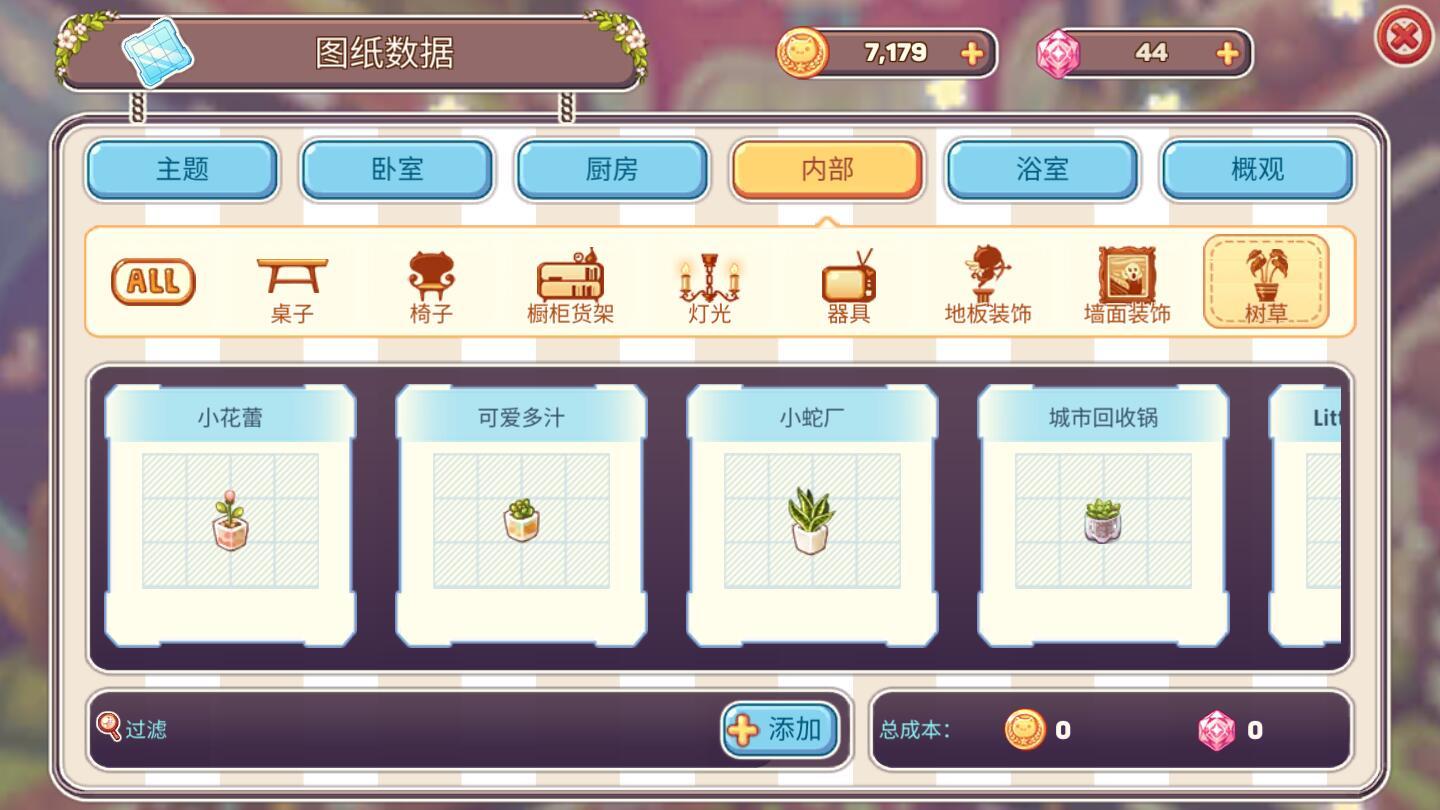Select the 可爱多汁 succulent blueprint card
The image size is (1440, 810).
(x=520, y=516)
